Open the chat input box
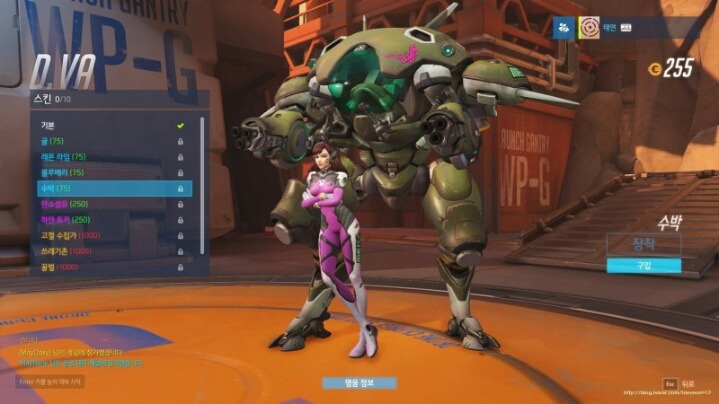719x404 pixels. pos(50,381)
